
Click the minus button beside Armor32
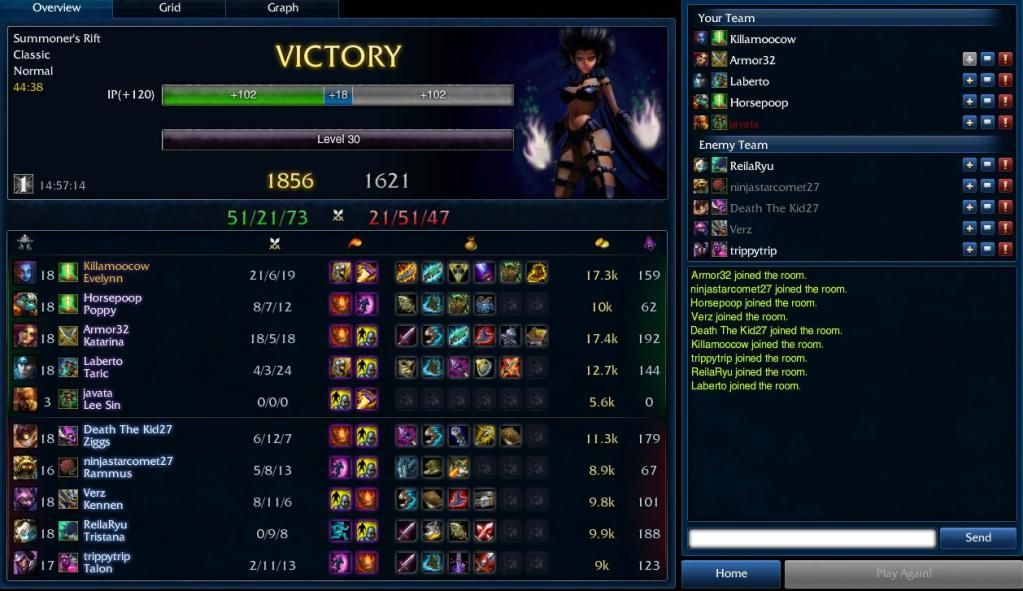tap(987, 60)
